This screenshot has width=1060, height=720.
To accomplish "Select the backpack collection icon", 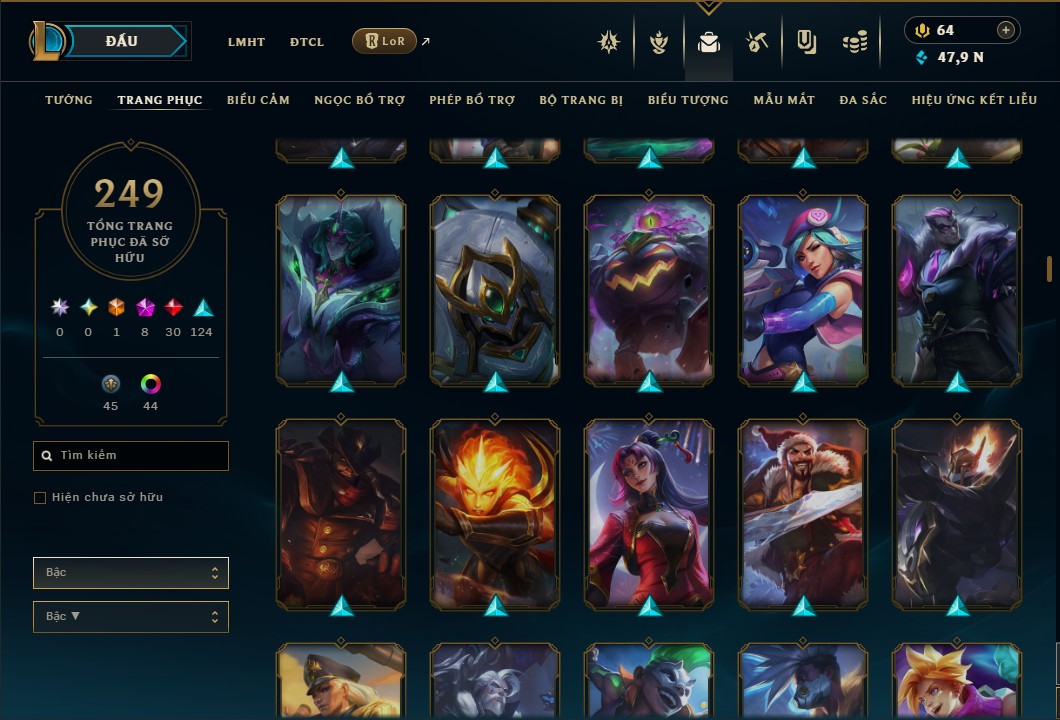I will point(708,42).
